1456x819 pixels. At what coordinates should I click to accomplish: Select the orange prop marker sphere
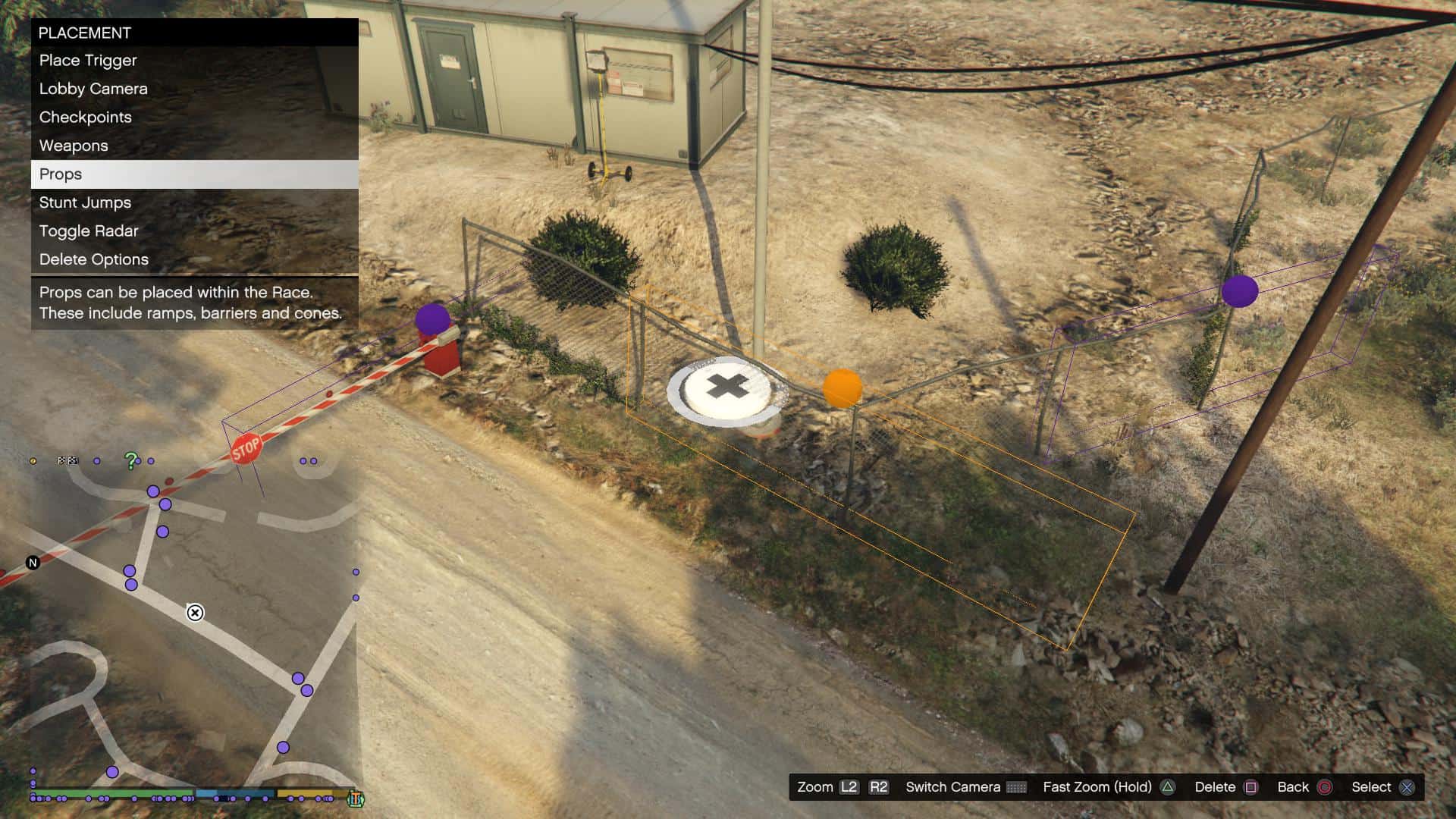[x=842, y=388]
